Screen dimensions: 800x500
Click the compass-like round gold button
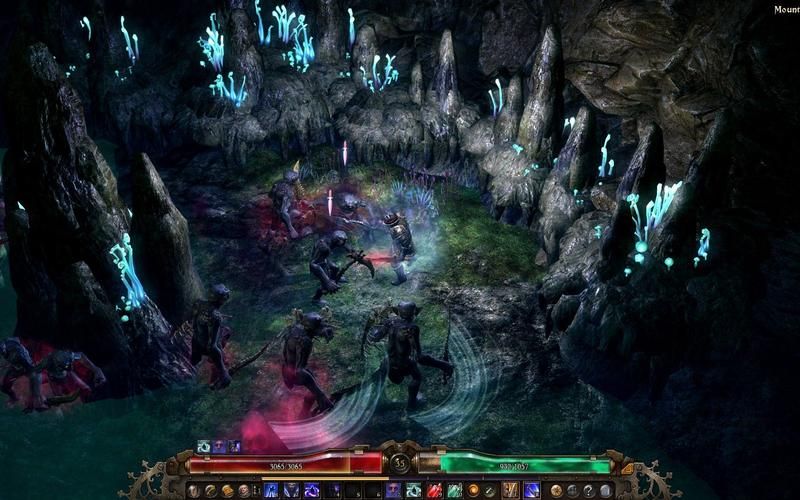(556, 490)
